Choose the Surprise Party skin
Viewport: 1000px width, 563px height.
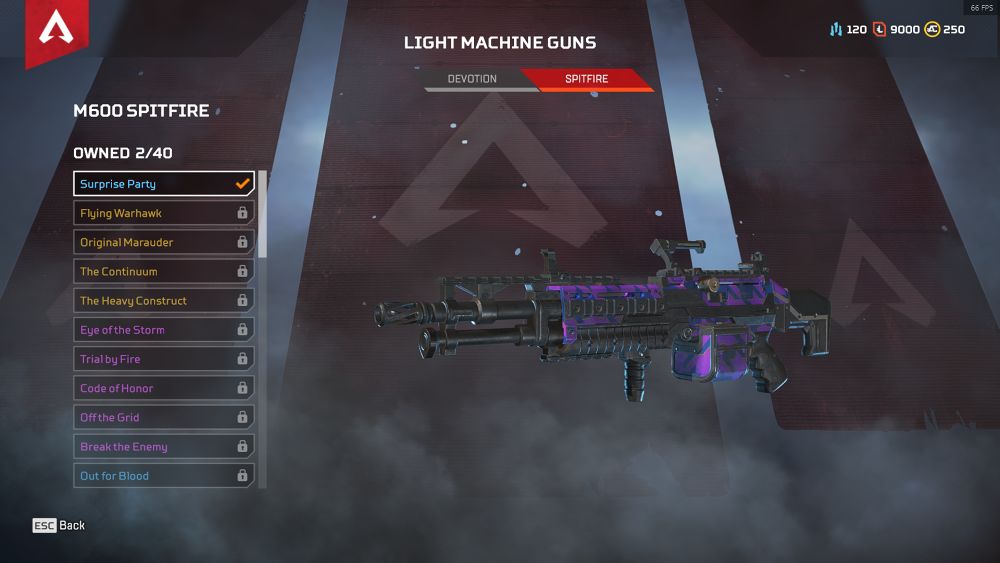point(164,184)
